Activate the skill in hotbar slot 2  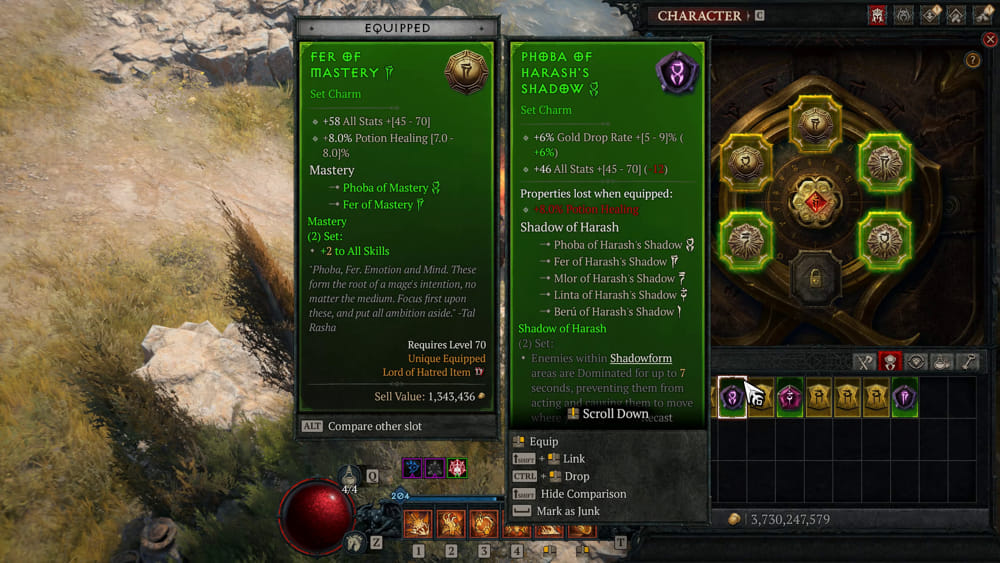(450, 523)
